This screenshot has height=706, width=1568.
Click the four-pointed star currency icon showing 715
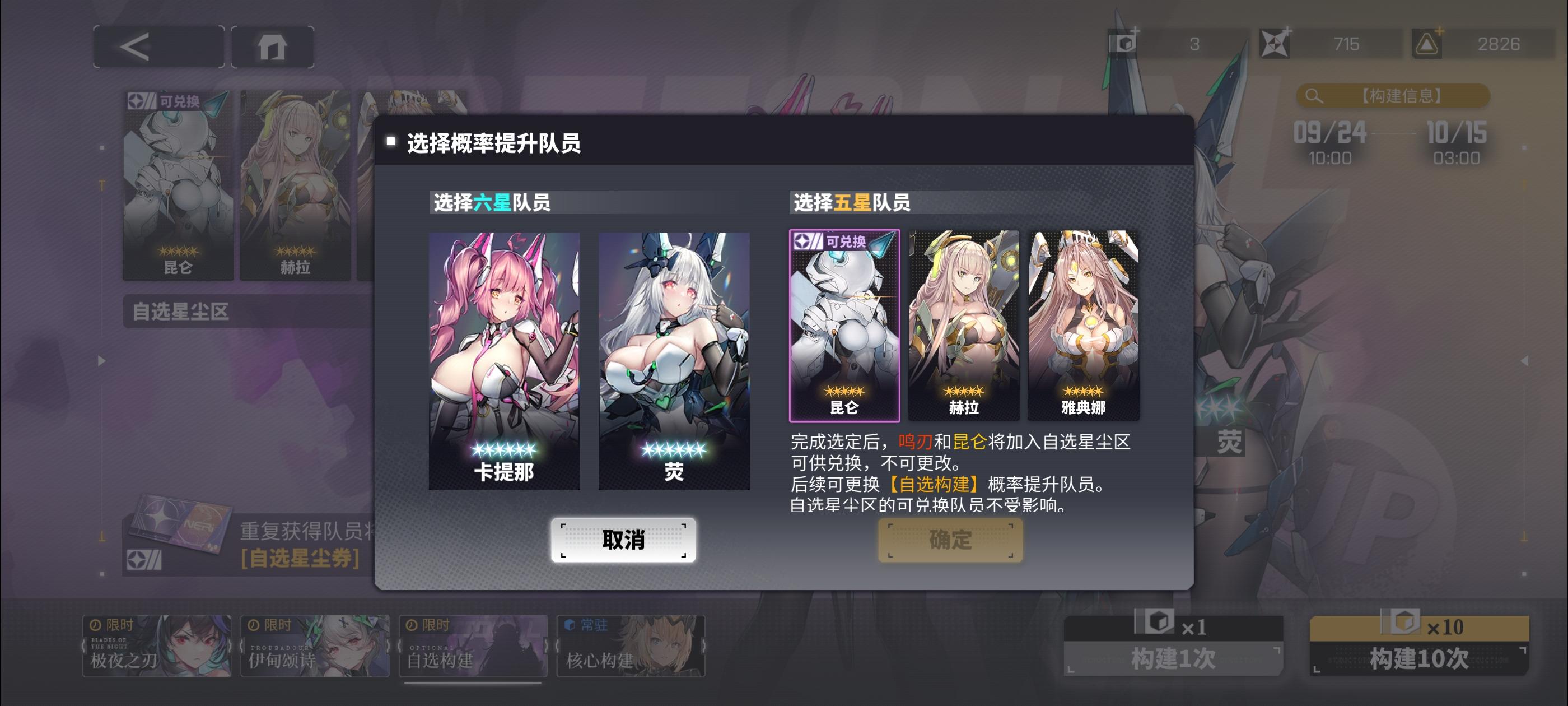click(x=1274, y=43)
